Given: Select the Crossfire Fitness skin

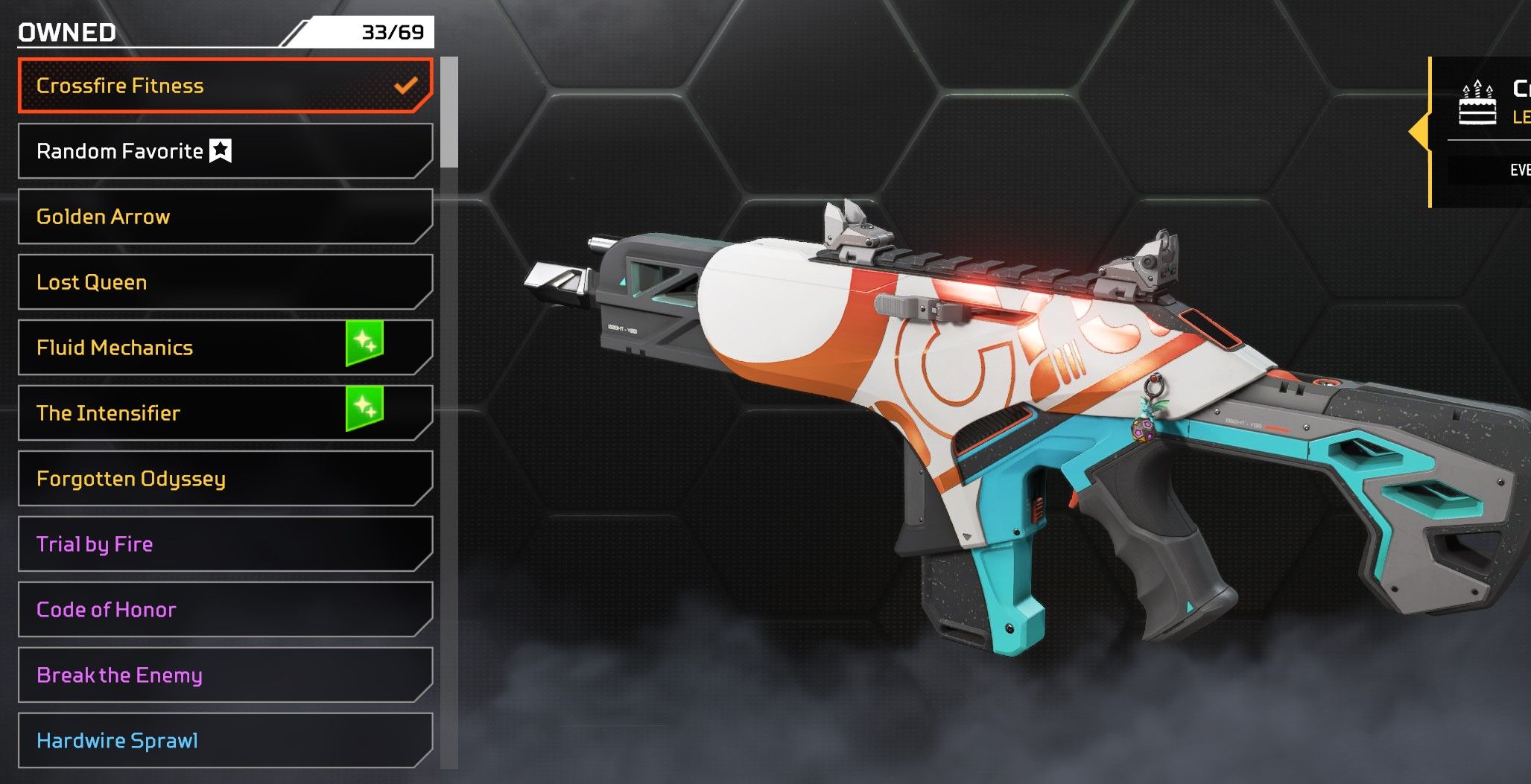Looking at the screenshot, I should pos(224,86).
